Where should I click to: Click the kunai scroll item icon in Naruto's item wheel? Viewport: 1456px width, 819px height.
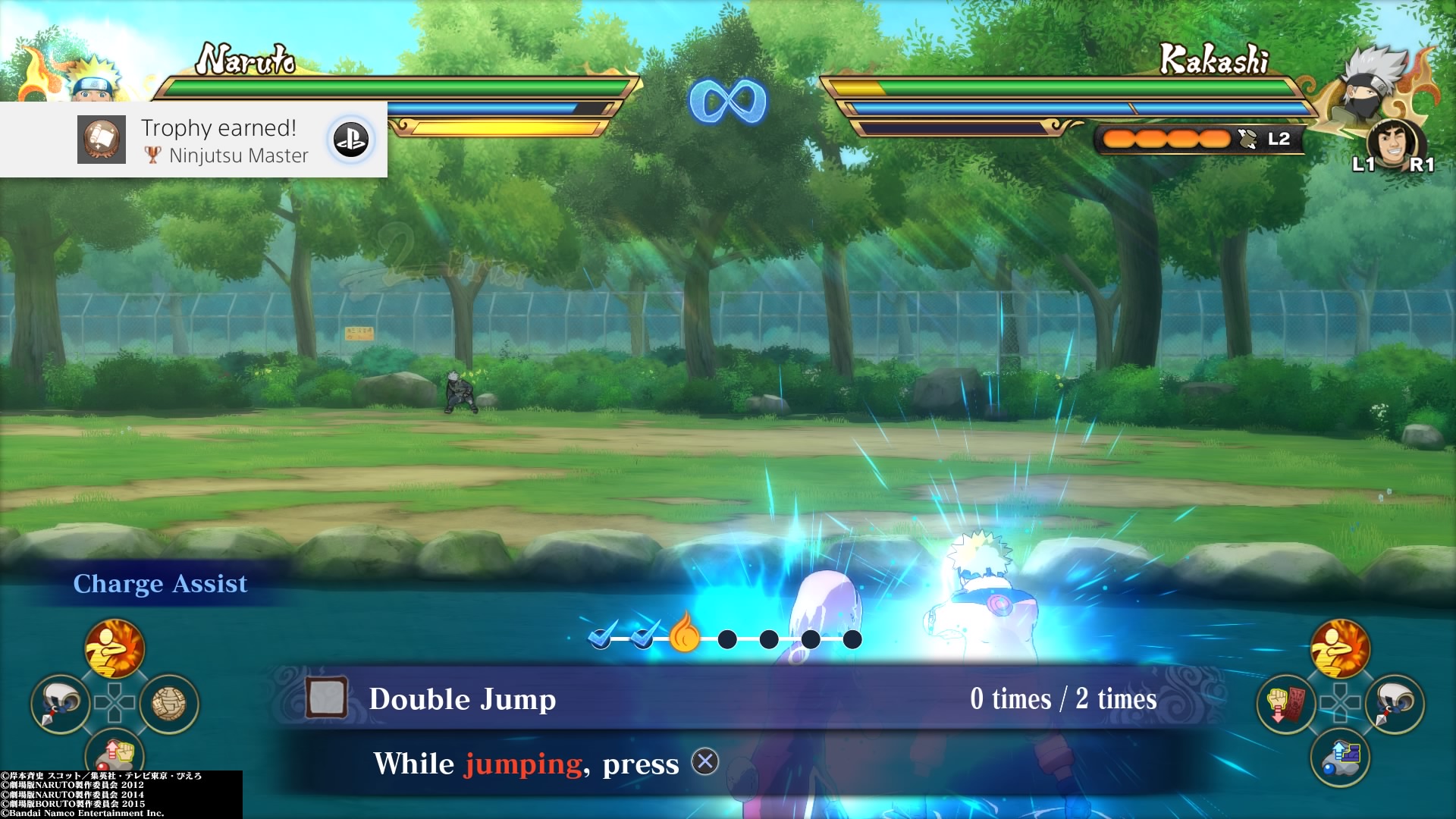click(x=59, y=702)
